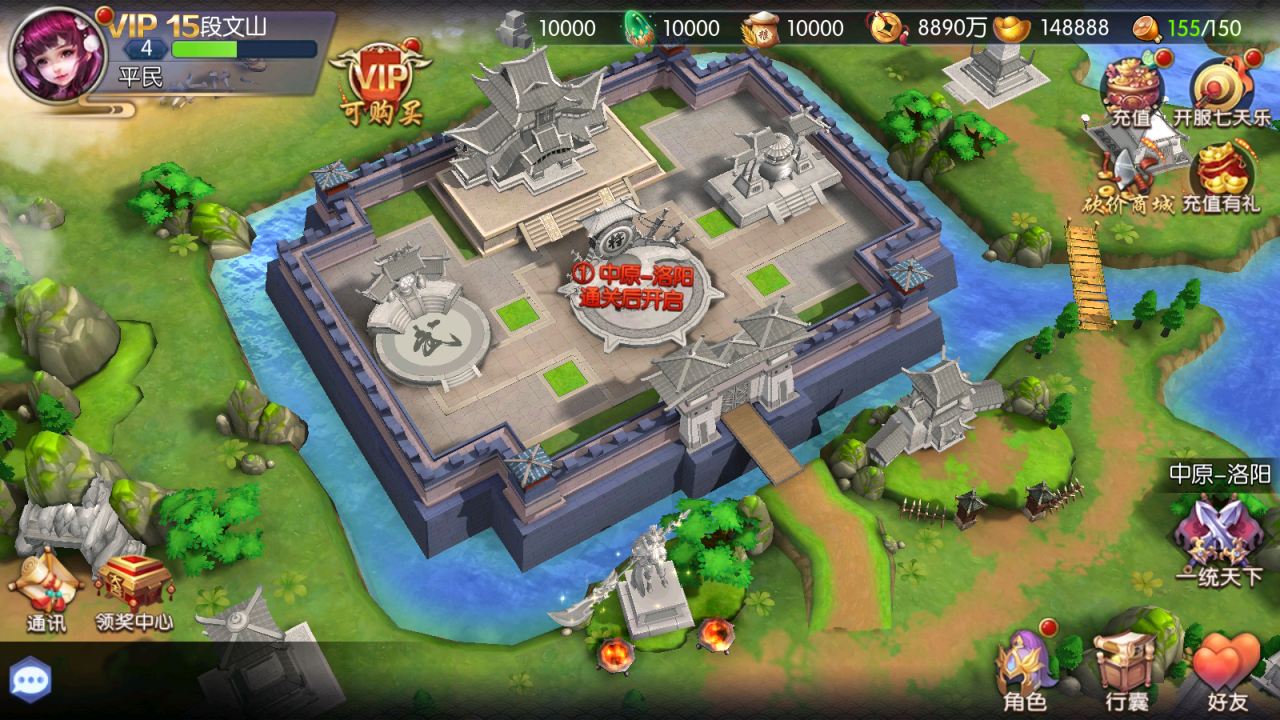Open the 充值 recharge icon
The height and width of the screenshot is (720, 1280).
(x=1131, y=92)
